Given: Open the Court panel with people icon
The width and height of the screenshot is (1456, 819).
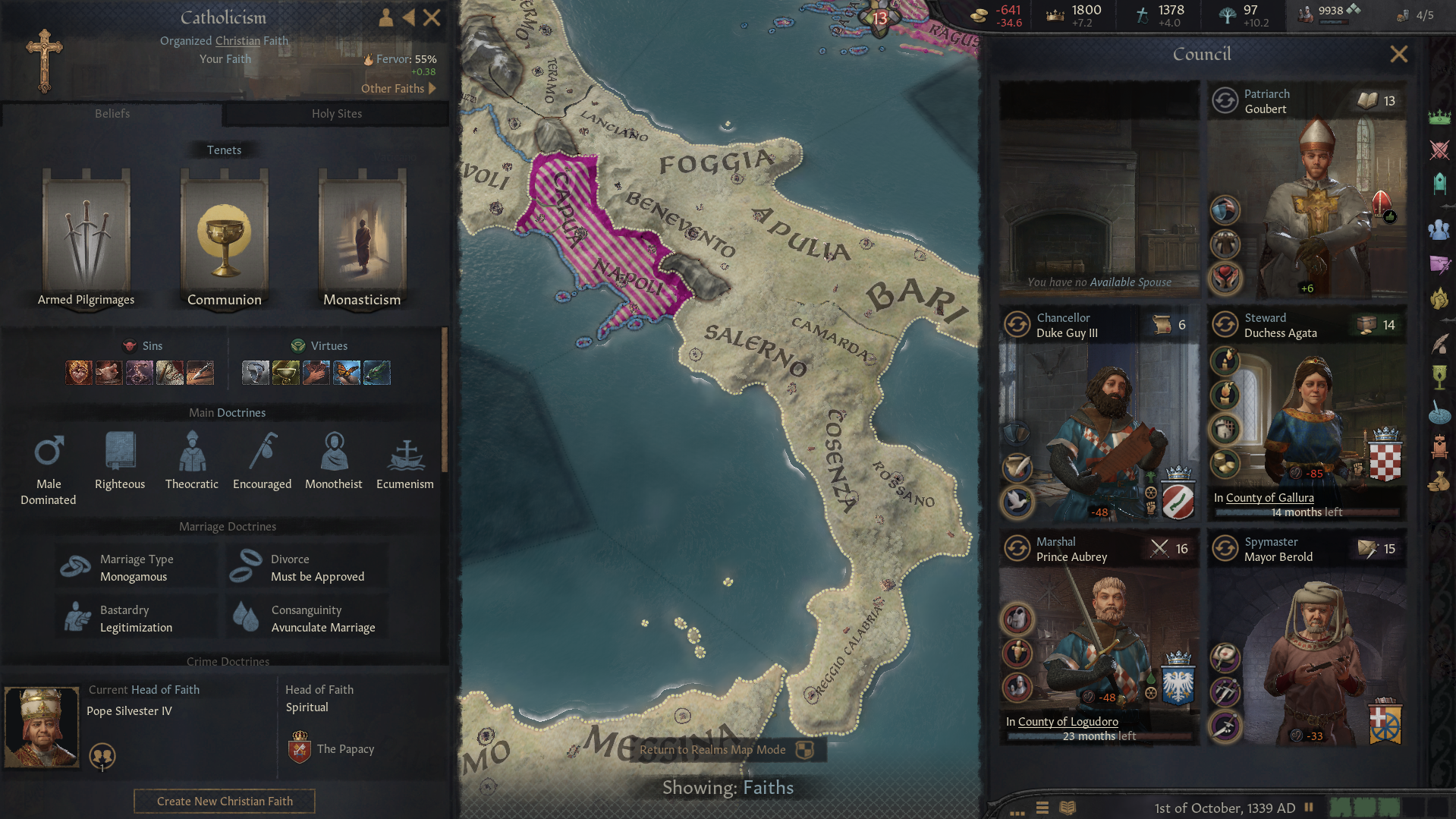Looking at the screenshot, I should (1439, 230).
